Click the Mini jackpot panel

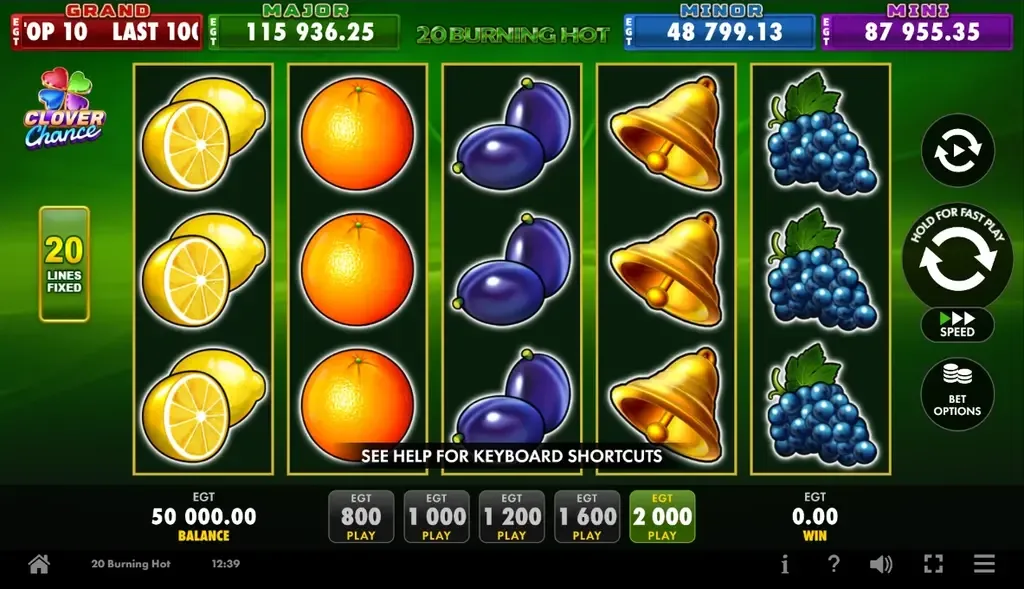tap(916, 31)
